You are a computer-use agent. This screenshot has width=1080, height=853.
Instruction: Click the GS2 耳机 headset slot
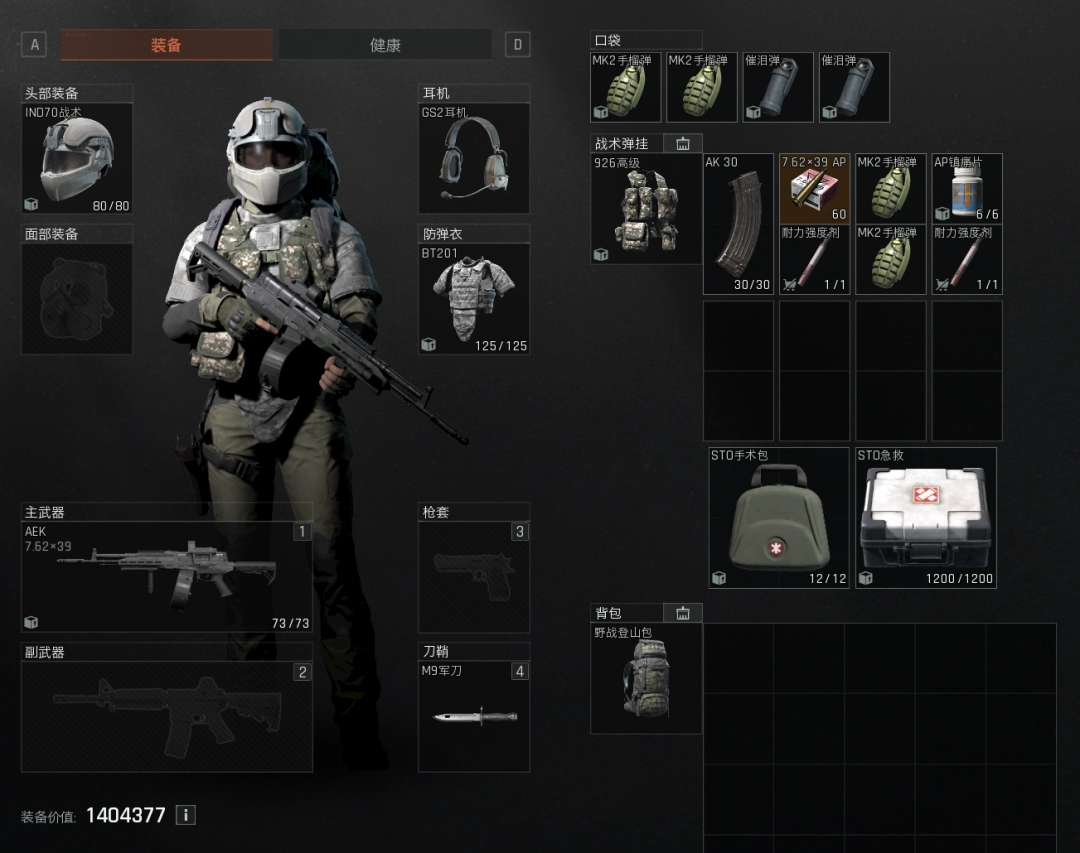(473, 158)
